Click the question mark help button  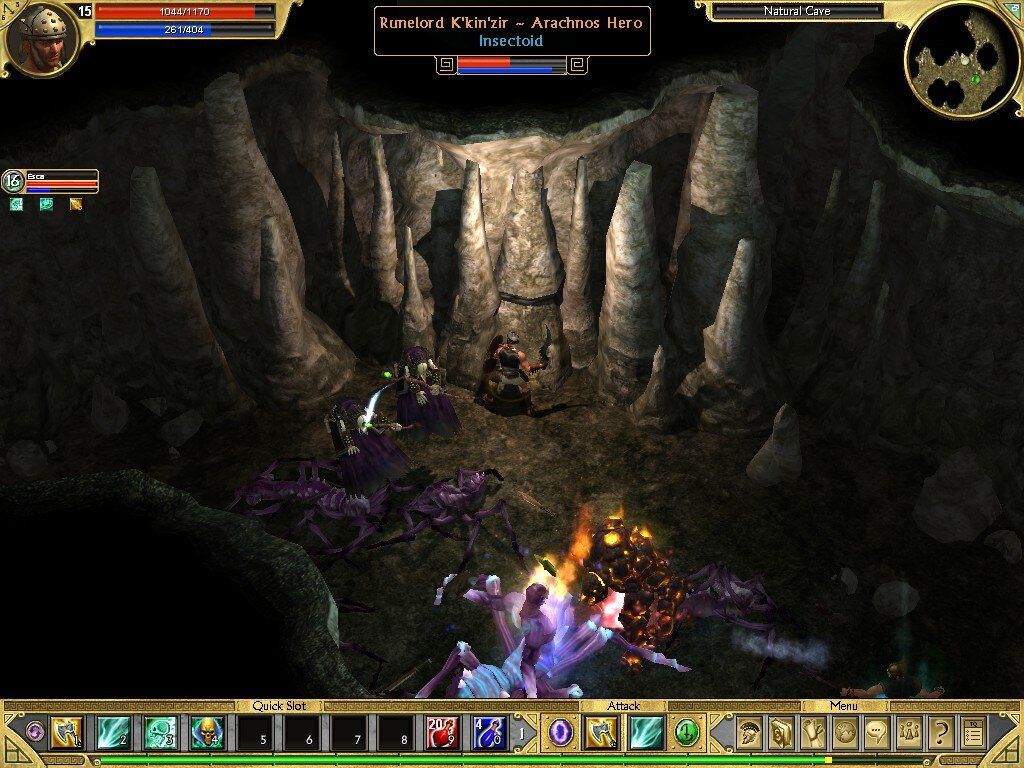pyautogui.click(x=940, y=733)
